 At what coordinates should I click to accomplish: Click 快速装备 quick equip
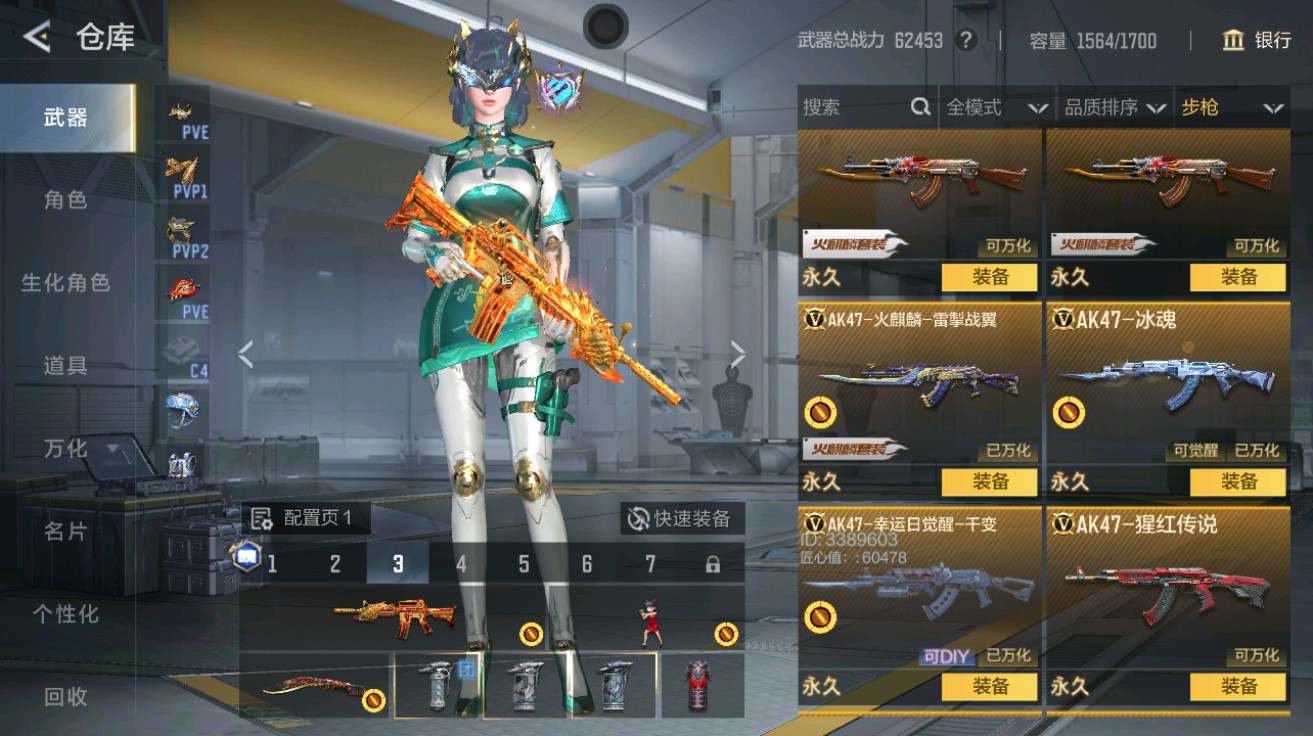coord(680,518)
